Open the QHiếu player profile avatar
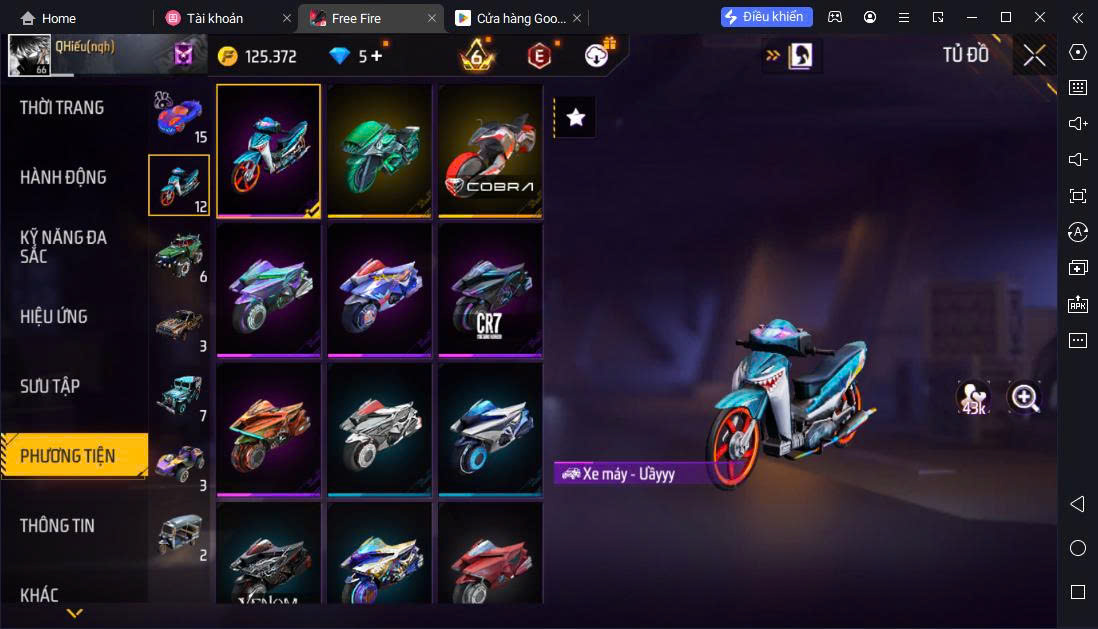 point(29,56)
